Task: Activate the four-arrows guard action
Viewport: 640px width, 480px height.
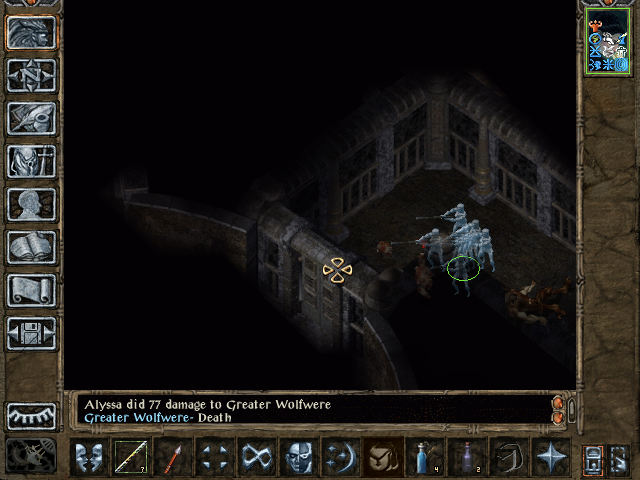Action: pyautogui.click(x=214, y=457)
